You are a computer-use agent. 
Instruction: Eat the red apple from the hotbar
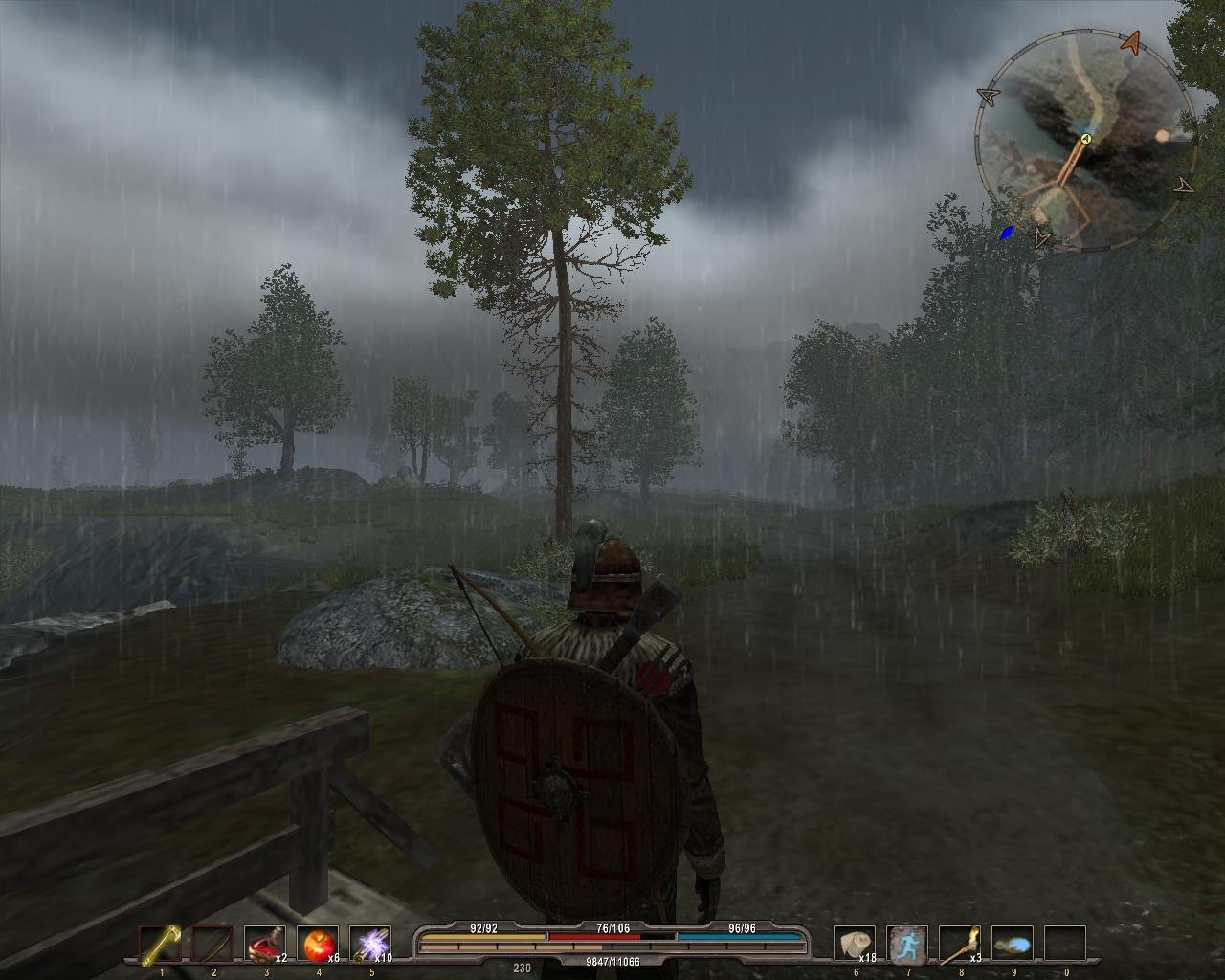coord(317,946)
